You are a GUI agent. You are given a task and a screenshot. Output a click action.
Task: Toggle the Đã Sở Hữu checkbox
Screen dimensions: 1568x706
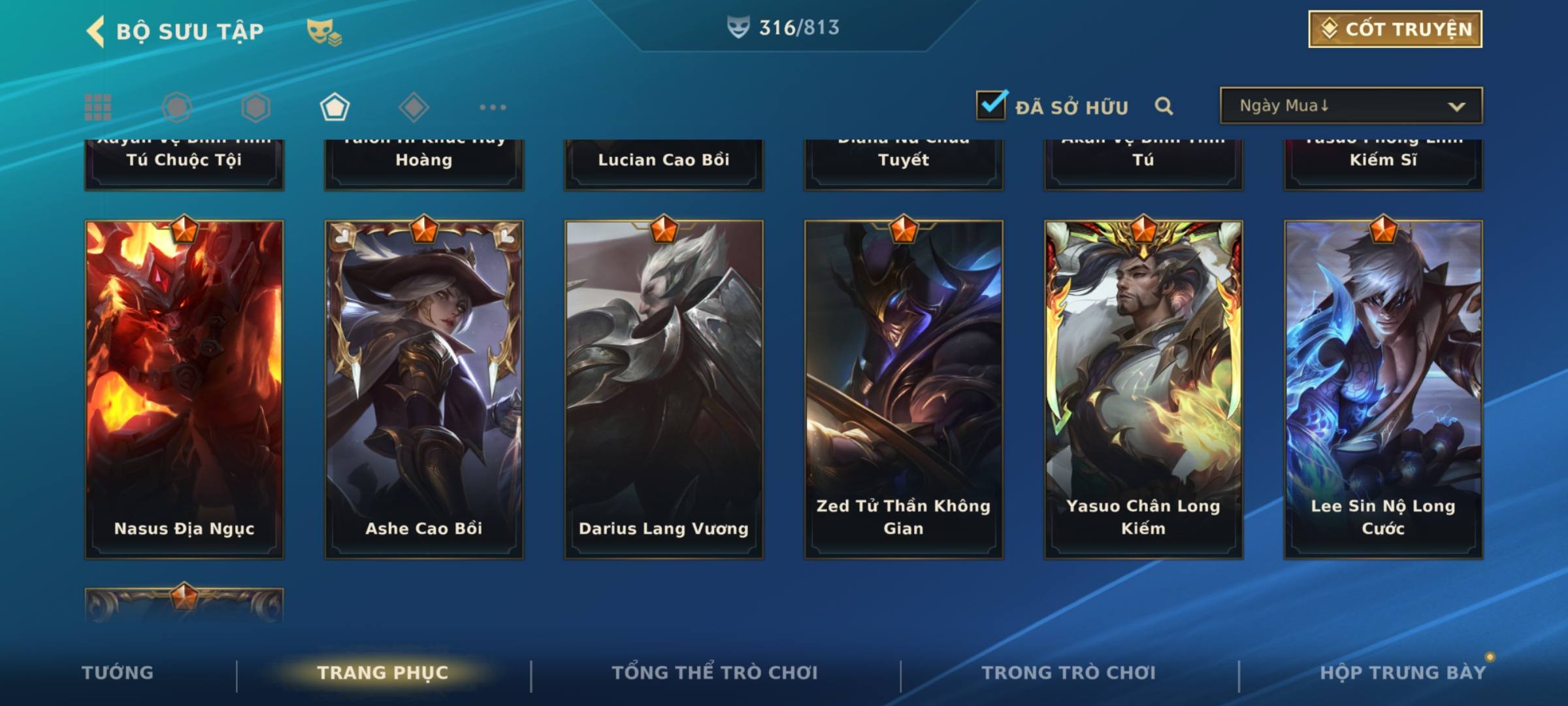[991, 105]
